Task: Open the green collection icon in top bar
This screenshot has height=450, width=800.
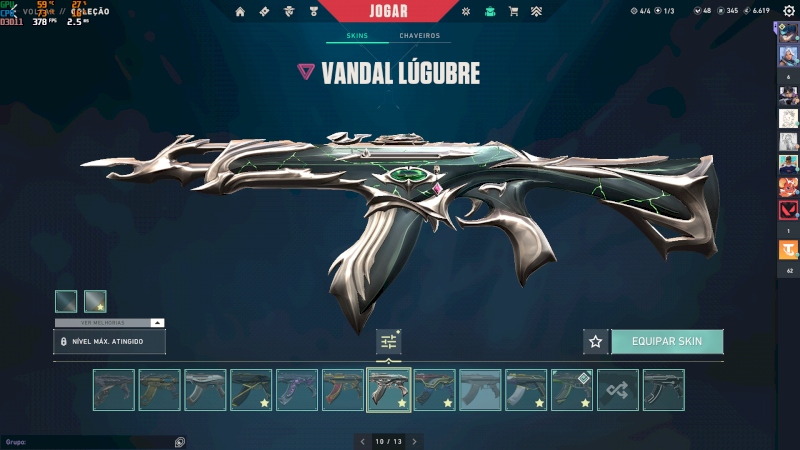Action: click(489, 12)
